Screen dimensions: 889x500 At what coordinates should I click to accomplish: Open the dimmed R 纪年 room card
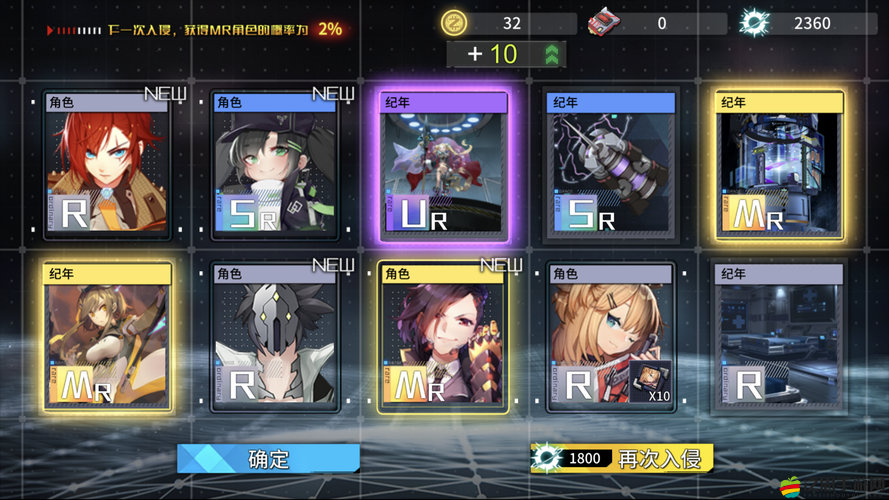pyautogui.click(x=779, y=337)
